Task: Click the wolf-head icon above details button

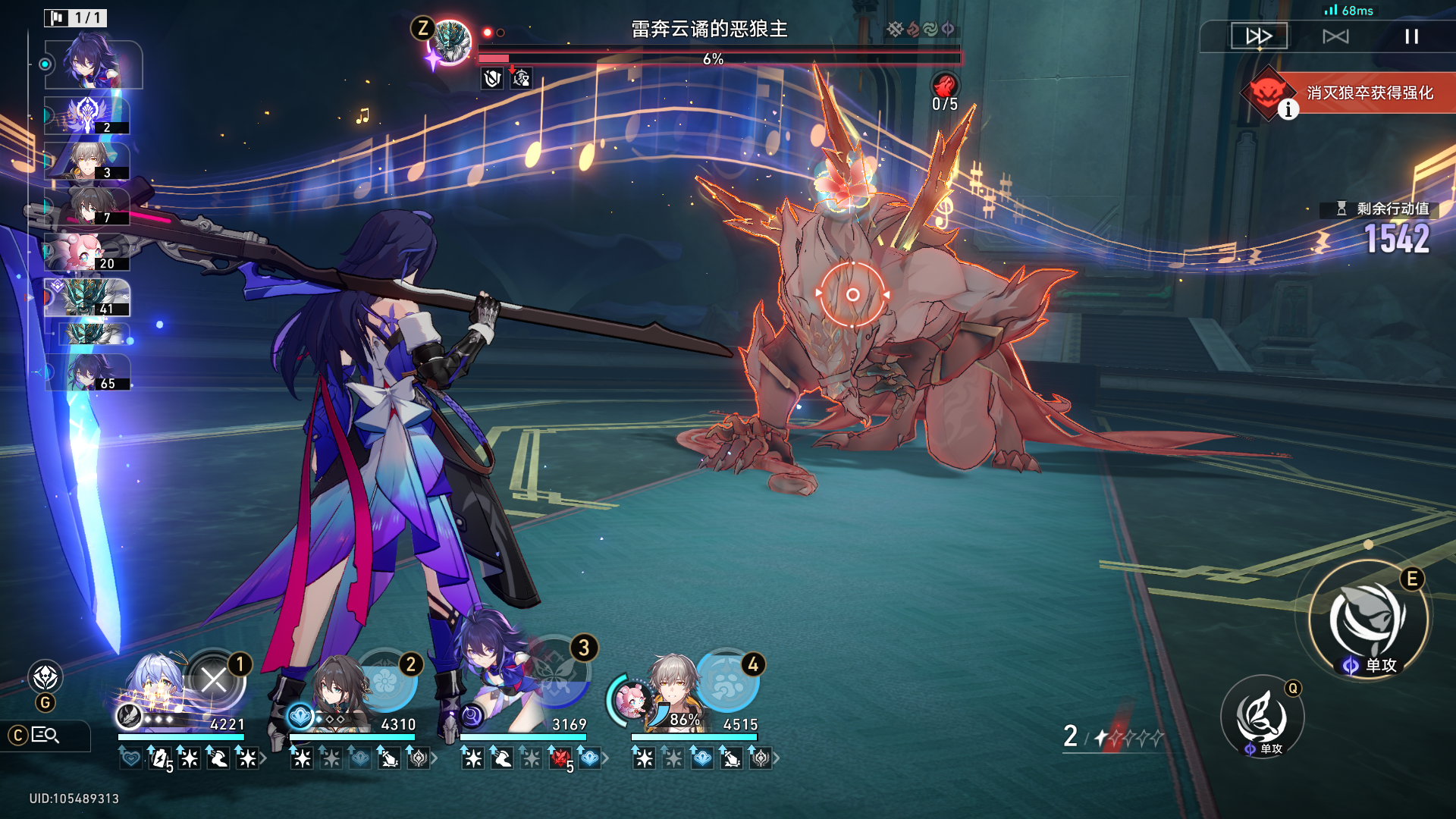Action: pyautogui.click(x=45, y=677)
